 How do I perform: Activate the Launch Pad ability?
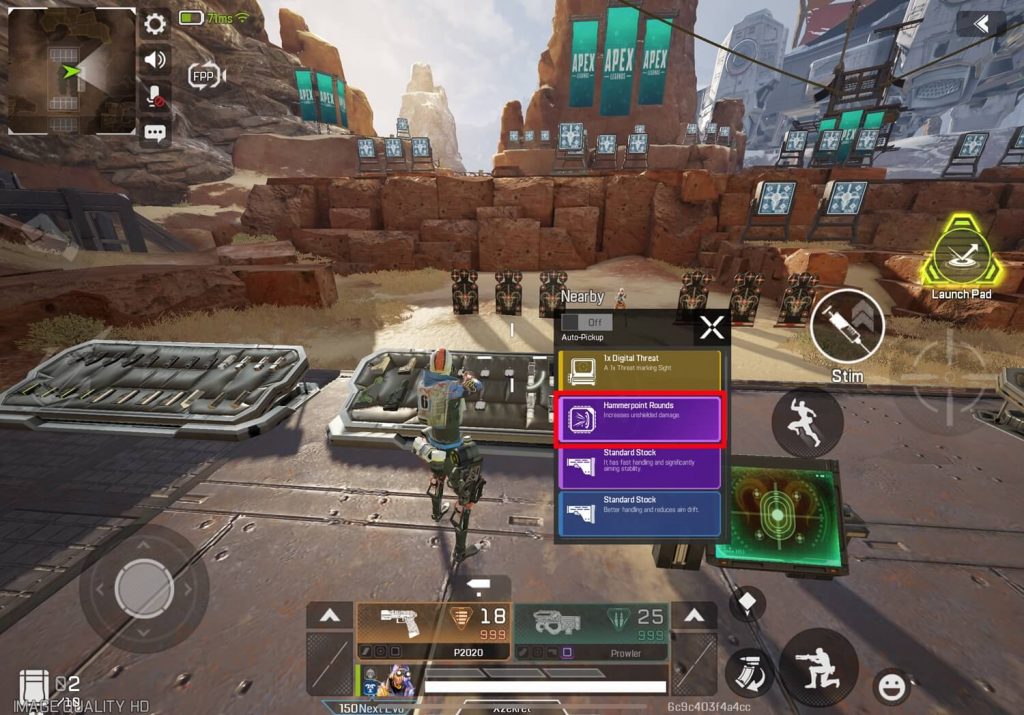point(961,253)
